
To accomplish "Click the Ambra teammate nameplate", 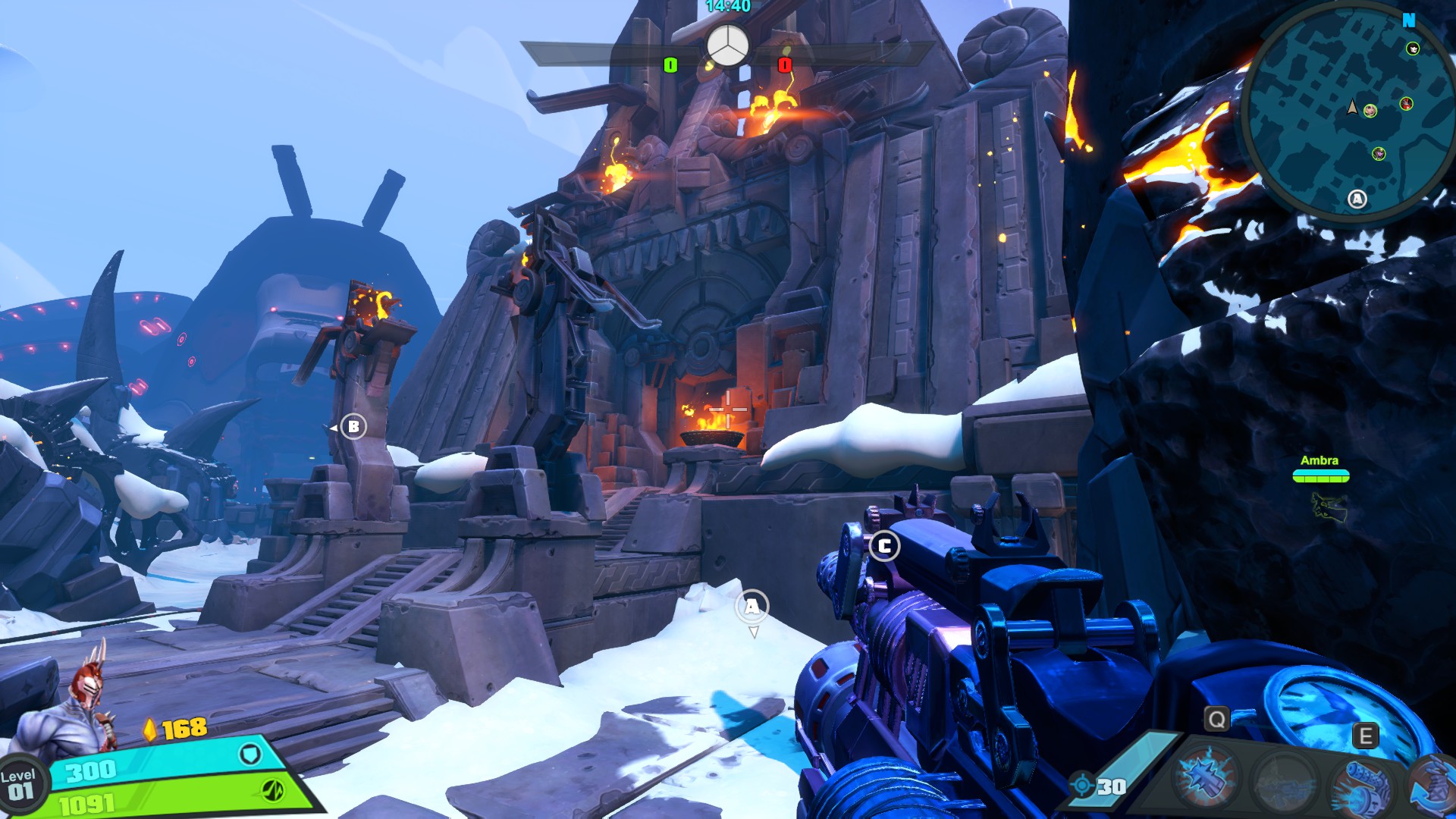I will [1320, 461].
